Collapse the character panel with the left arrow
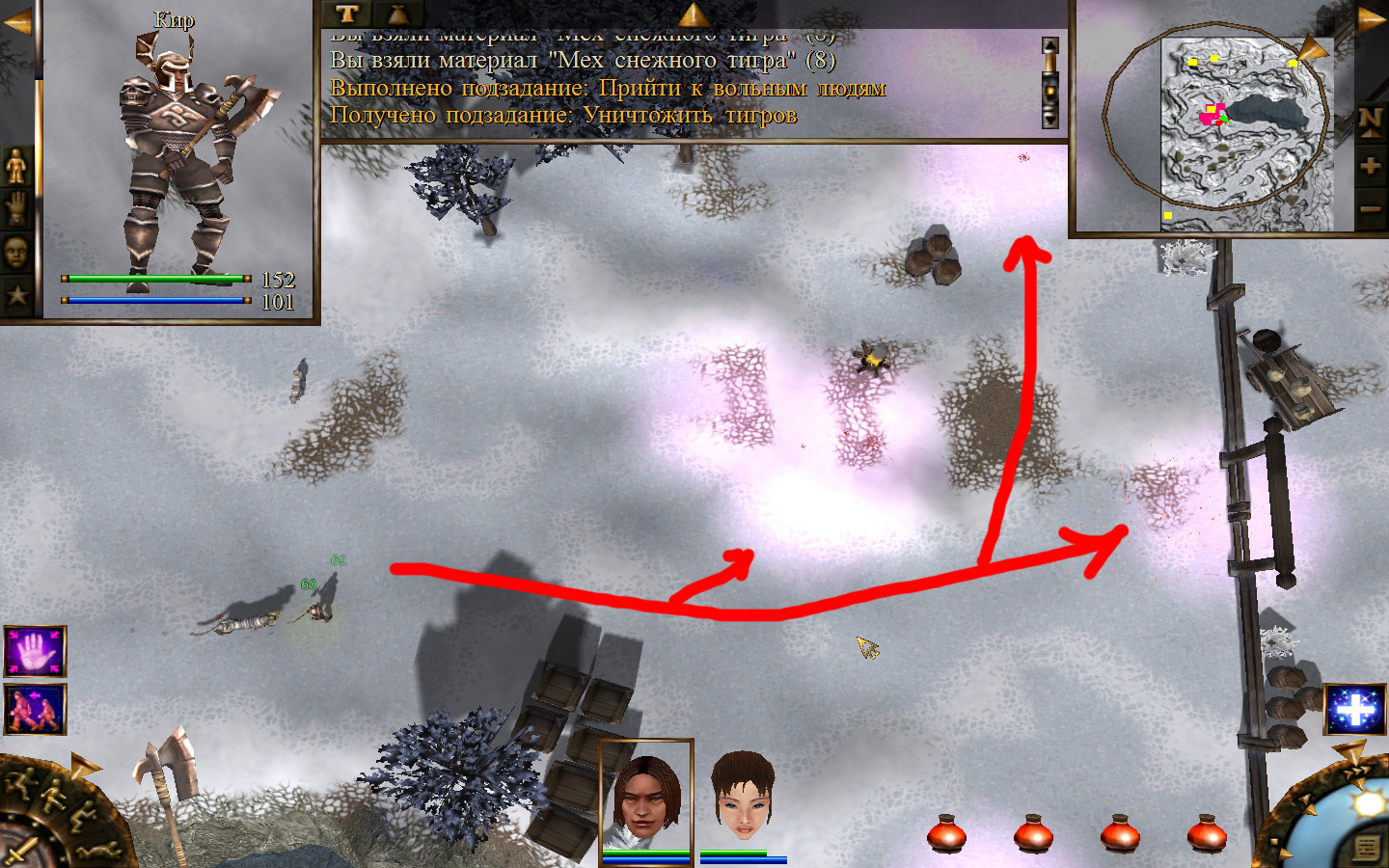Viewport: 1389px width, 868px height. [16, 22]
